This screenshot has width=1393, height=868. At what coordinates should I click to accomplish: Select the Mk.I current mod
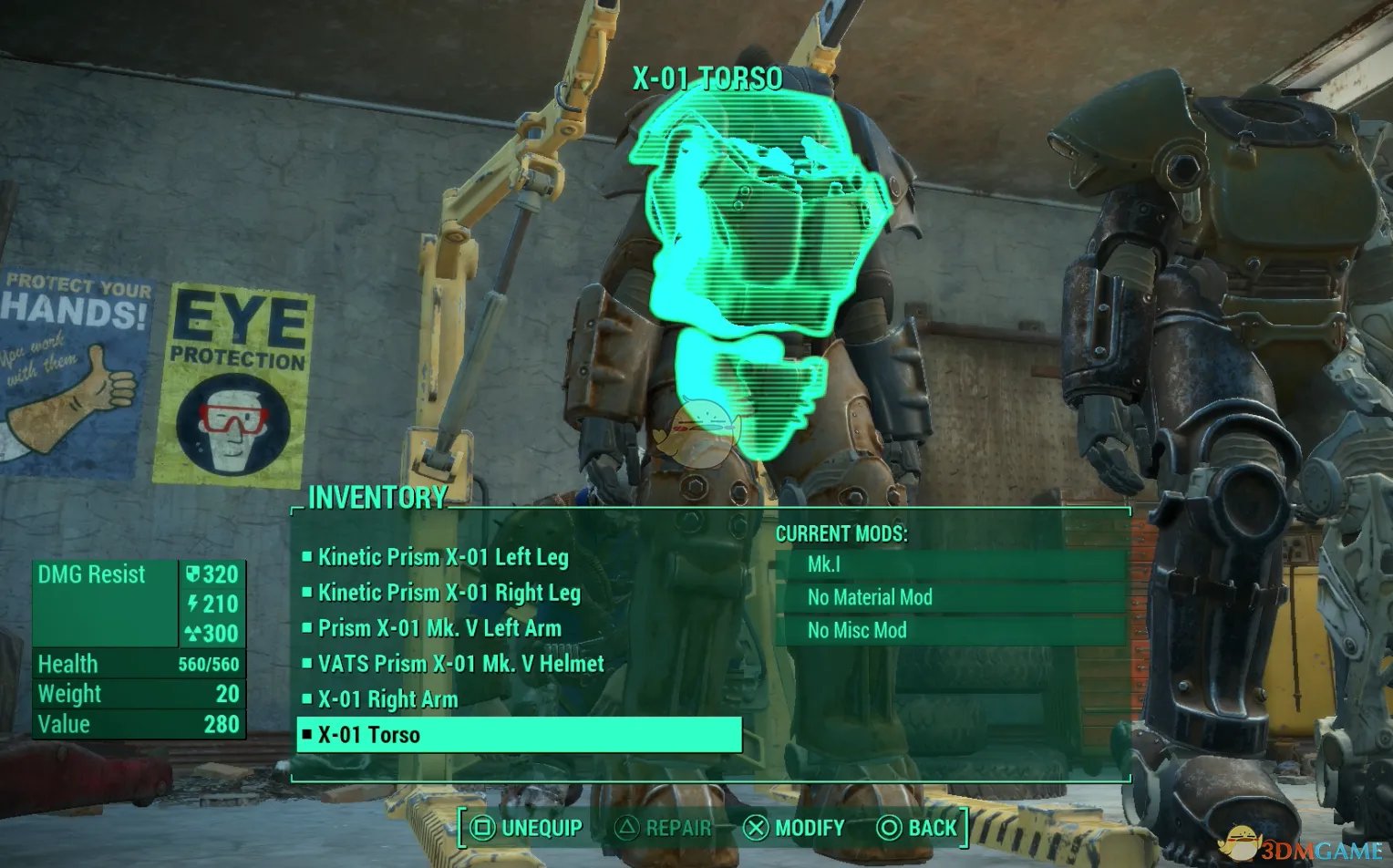click(951, 564)
